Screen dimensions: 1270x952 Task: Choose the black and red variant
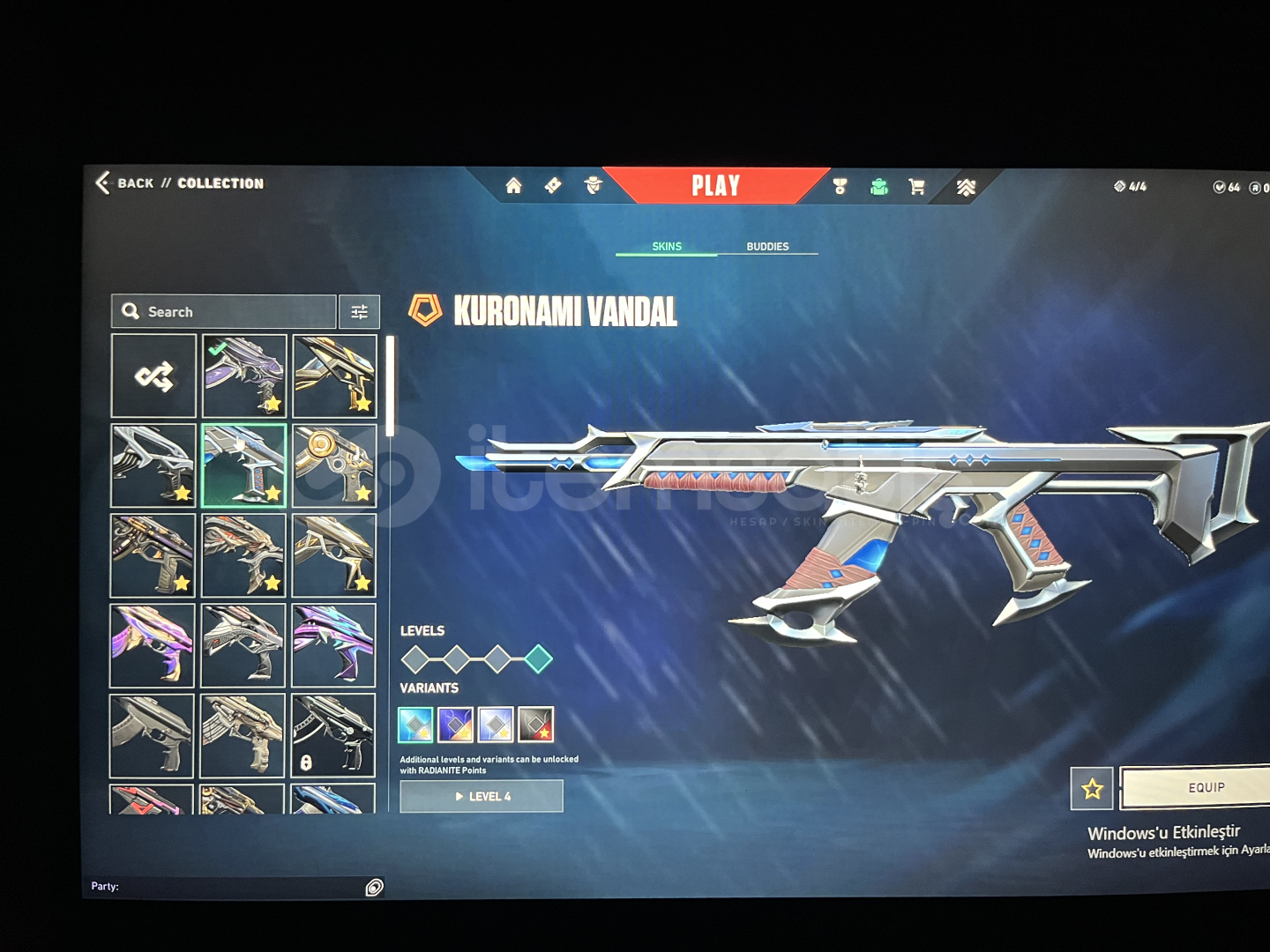coord(535,725)
